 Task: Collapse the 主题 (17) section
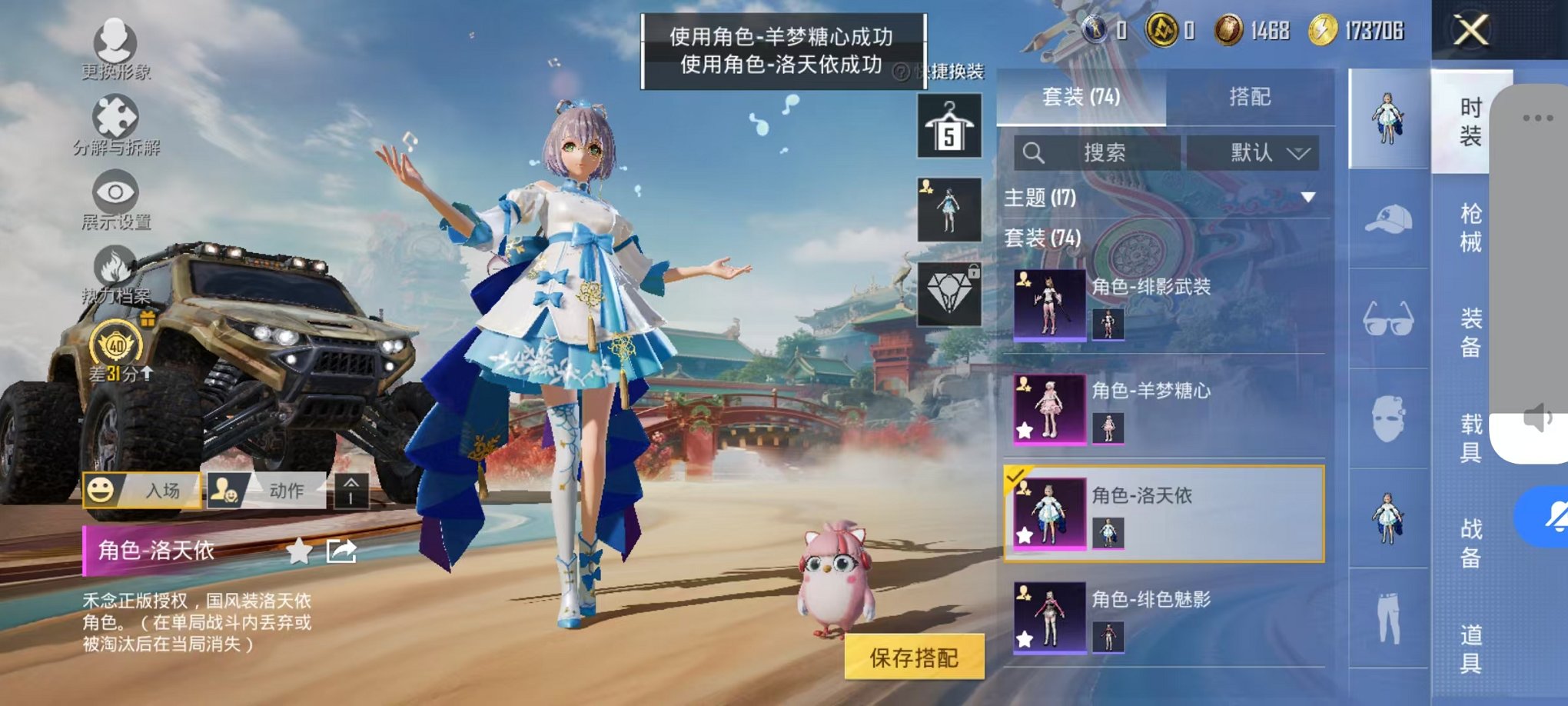point(1307,196)
